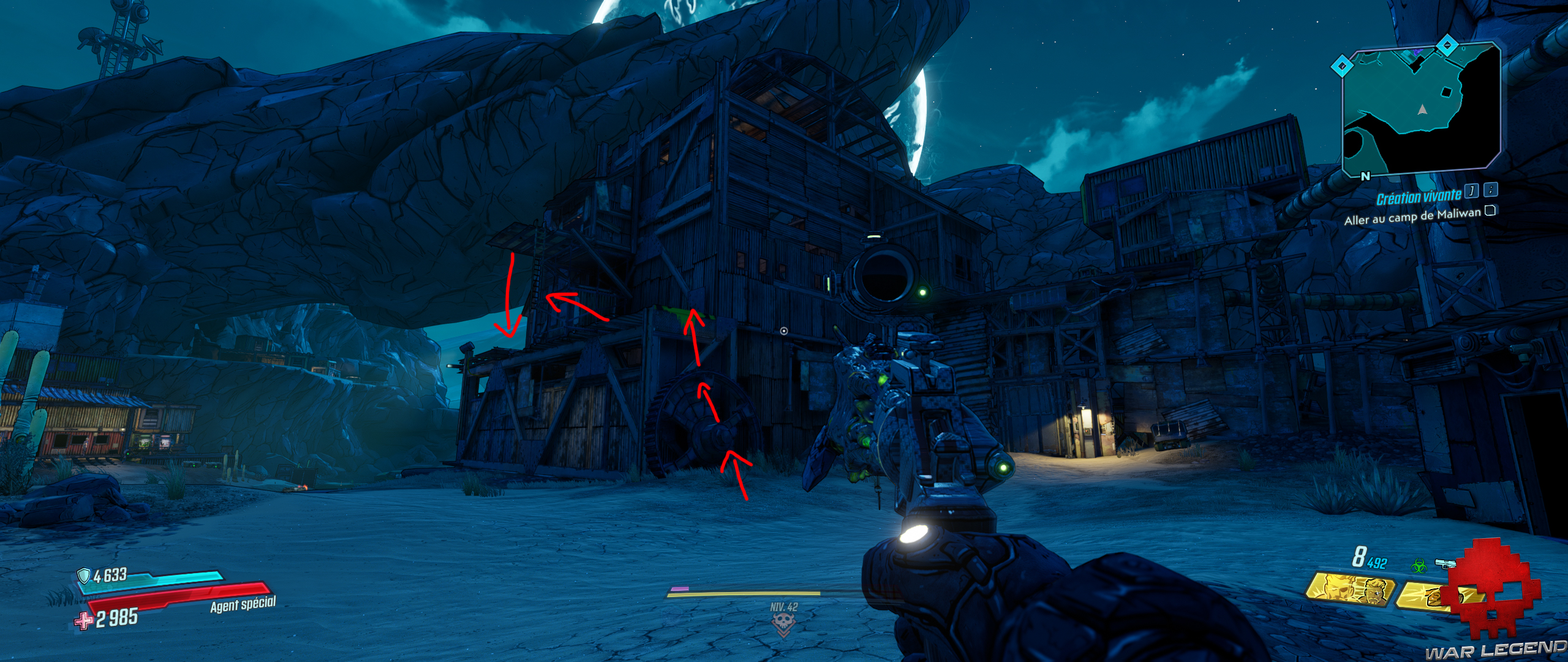Select the Création vivante mission title

1419,196
